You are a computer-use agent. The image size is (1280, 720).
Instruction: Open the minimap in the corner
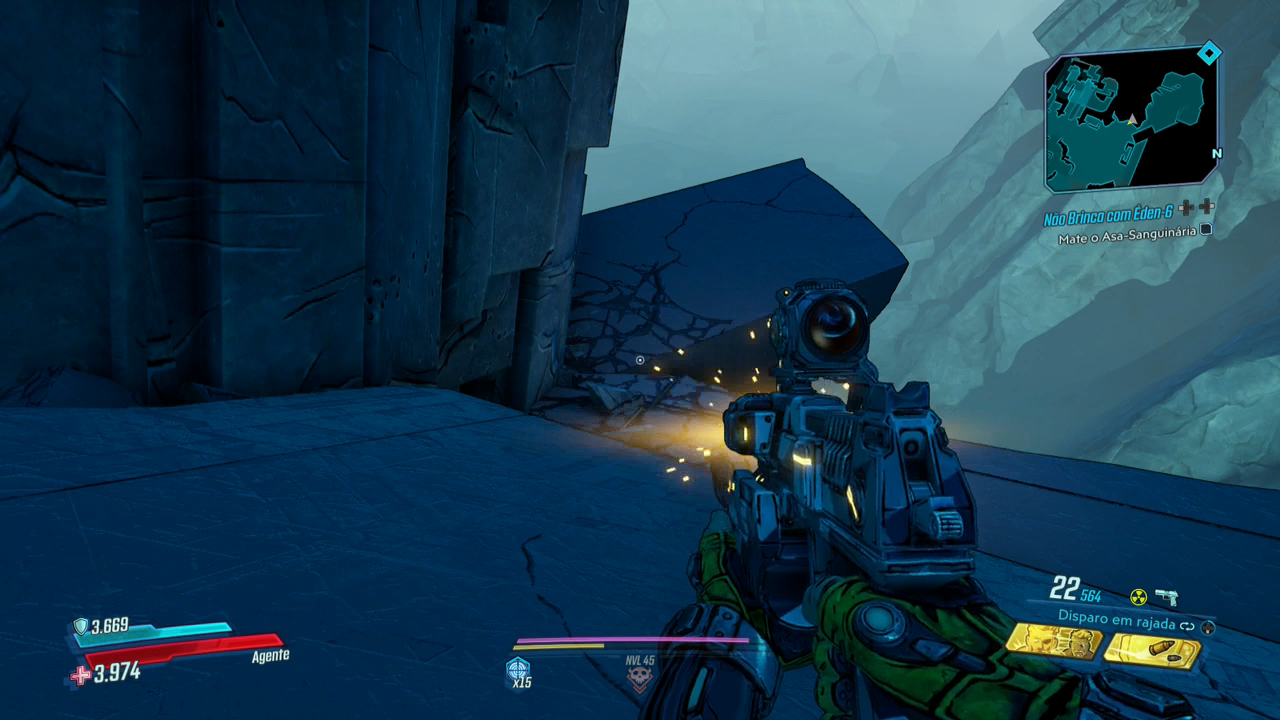coord(1131,119)
